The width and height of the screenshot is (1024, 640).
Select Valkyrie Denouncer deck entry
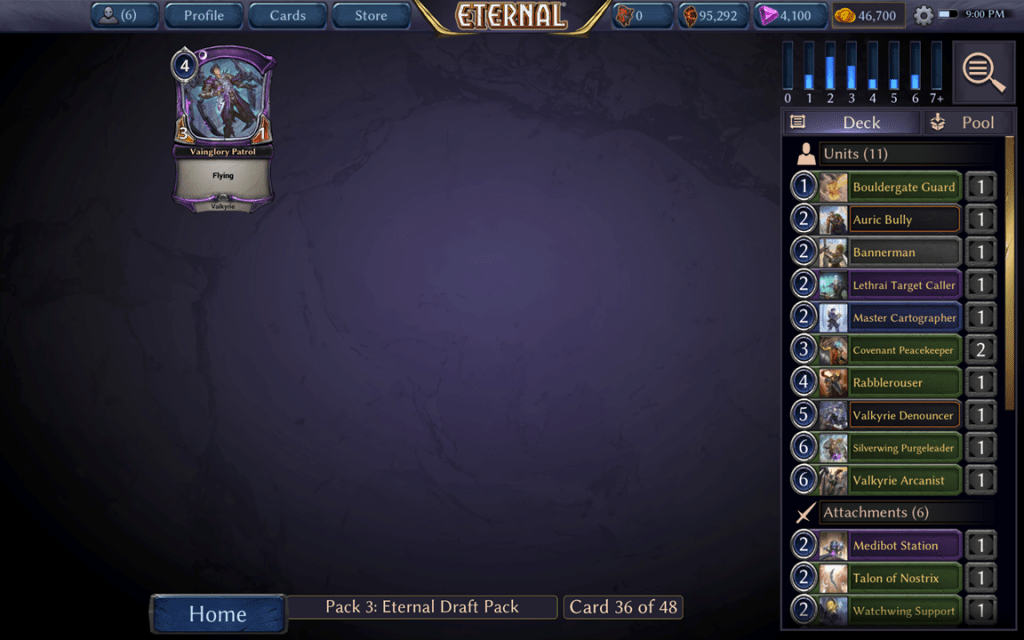[x=903, y=415]
